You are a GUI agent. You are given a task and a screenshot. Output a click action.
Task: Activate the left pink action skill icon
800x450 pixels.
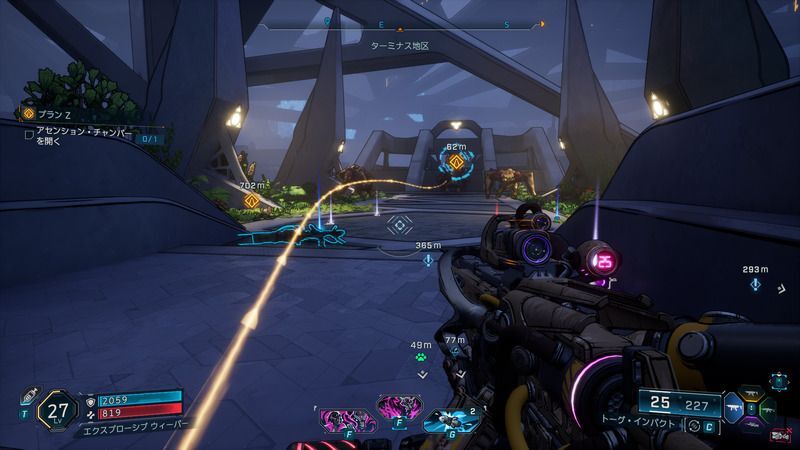[x=338, y=410]
